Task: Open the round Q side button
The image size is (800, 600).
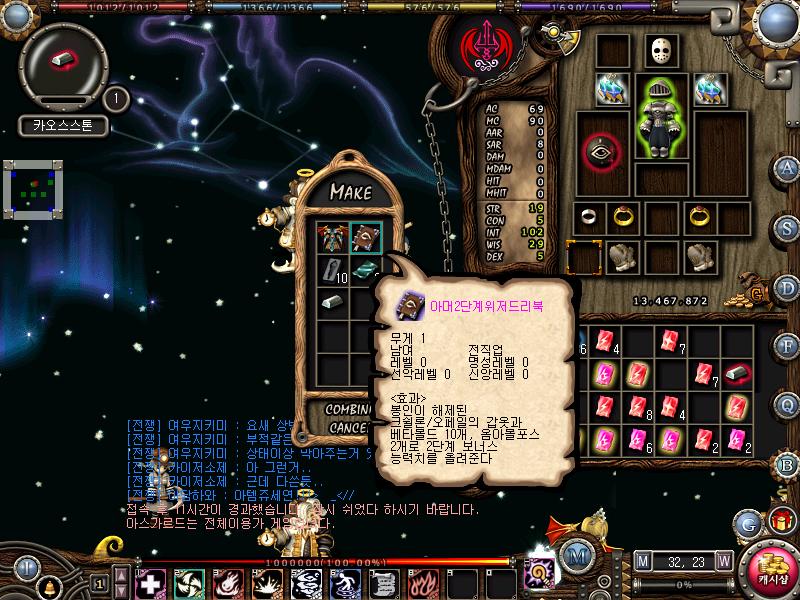Action: [x=787, y=404]
